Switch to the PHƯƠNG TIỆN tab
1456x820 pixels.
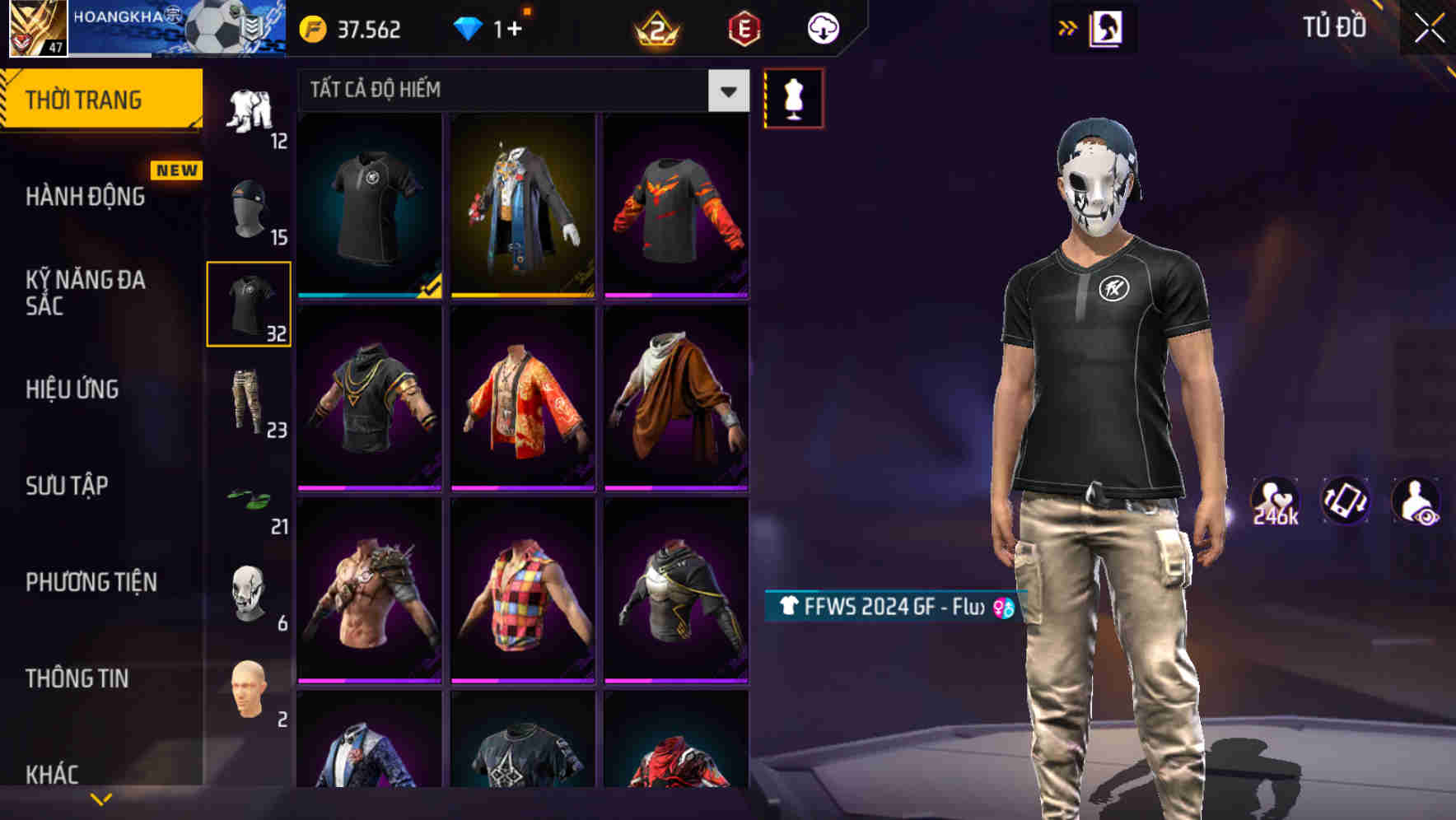pyautogui.click(x=91, y=581)
